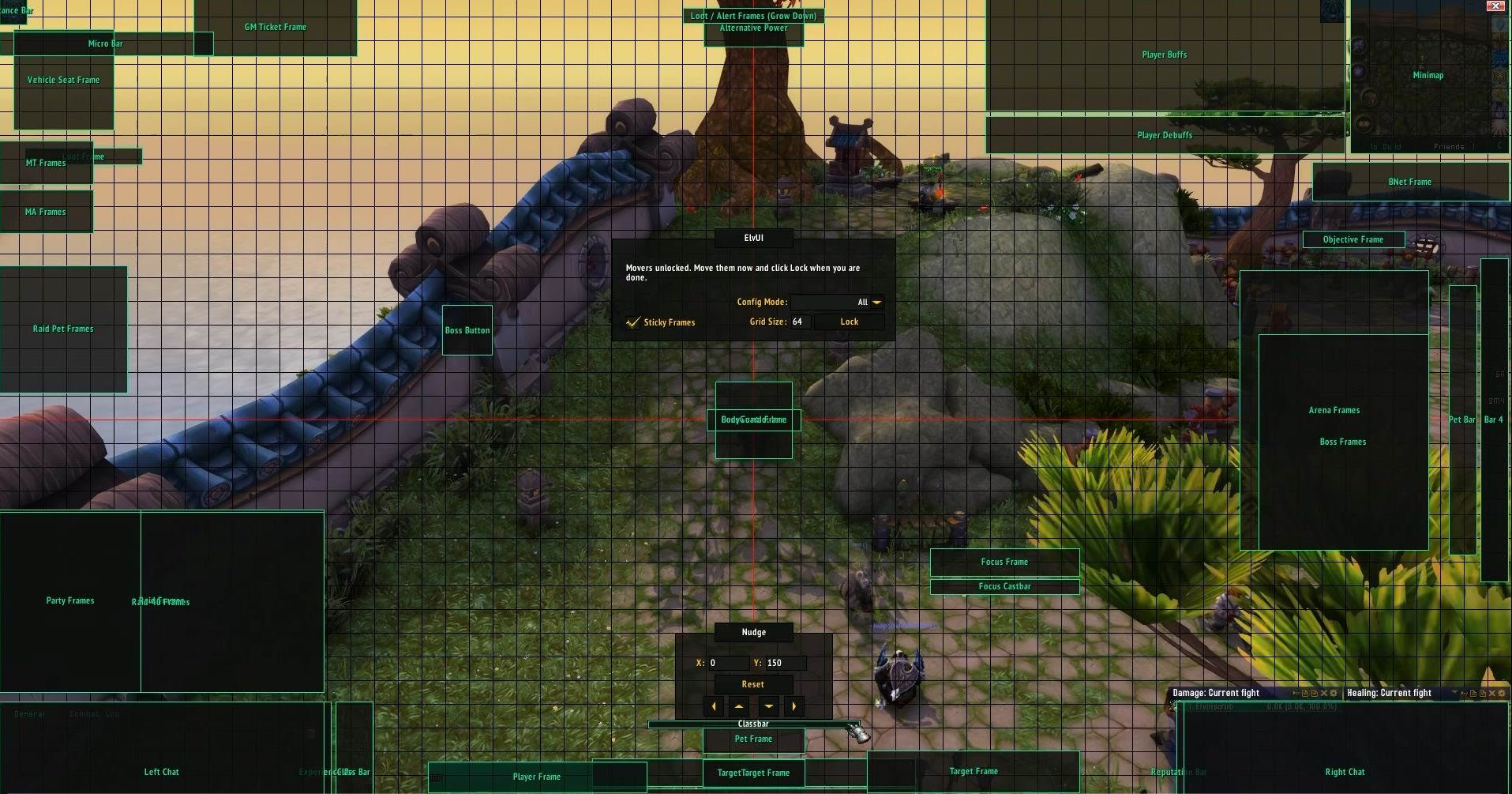Click the right nudge arrow
Image resolution: width=1512 pixels, height=794 pixels.
coord(794,706)
